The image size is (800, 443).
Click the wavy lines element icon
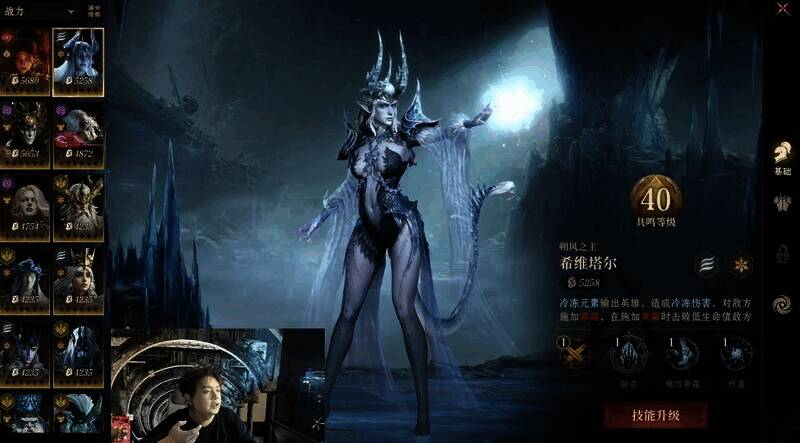click(707, 265)
